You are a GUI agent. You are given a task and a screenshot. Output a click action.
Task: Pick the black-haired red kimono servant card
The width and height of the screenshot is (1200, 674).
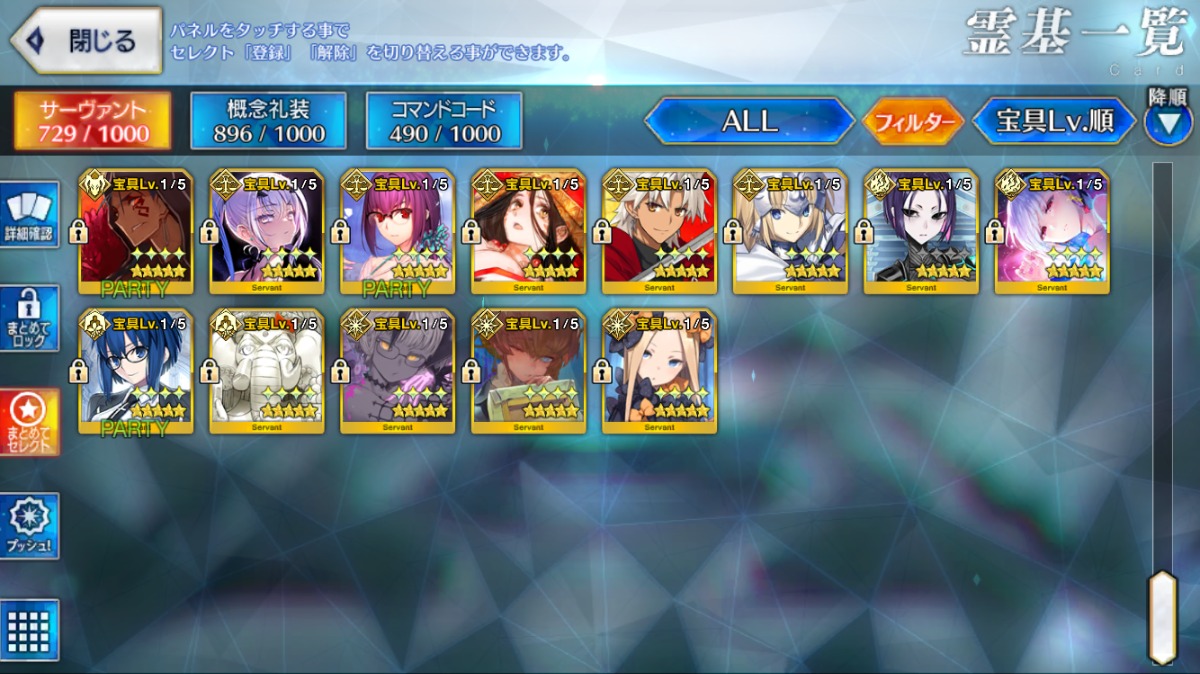[529, 231]
